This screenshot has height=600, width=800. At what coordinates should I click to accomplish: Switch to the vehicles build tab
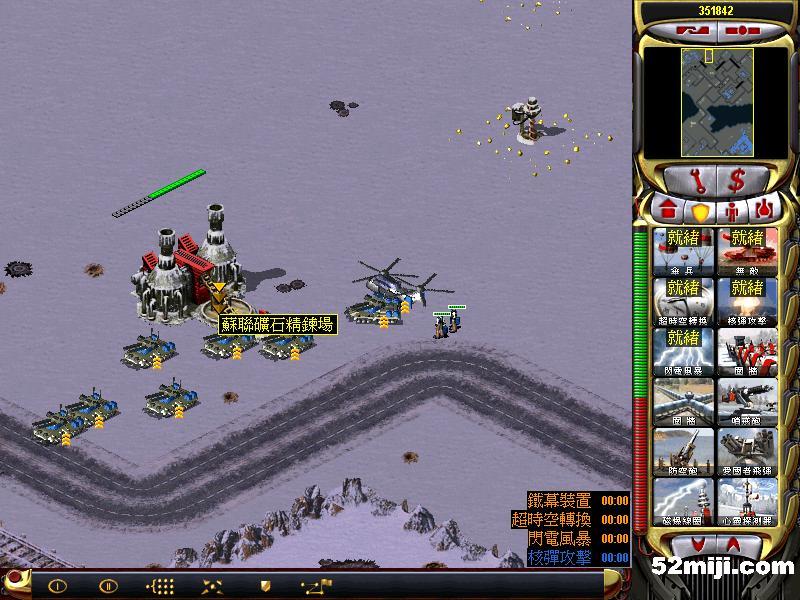(764, 211)
